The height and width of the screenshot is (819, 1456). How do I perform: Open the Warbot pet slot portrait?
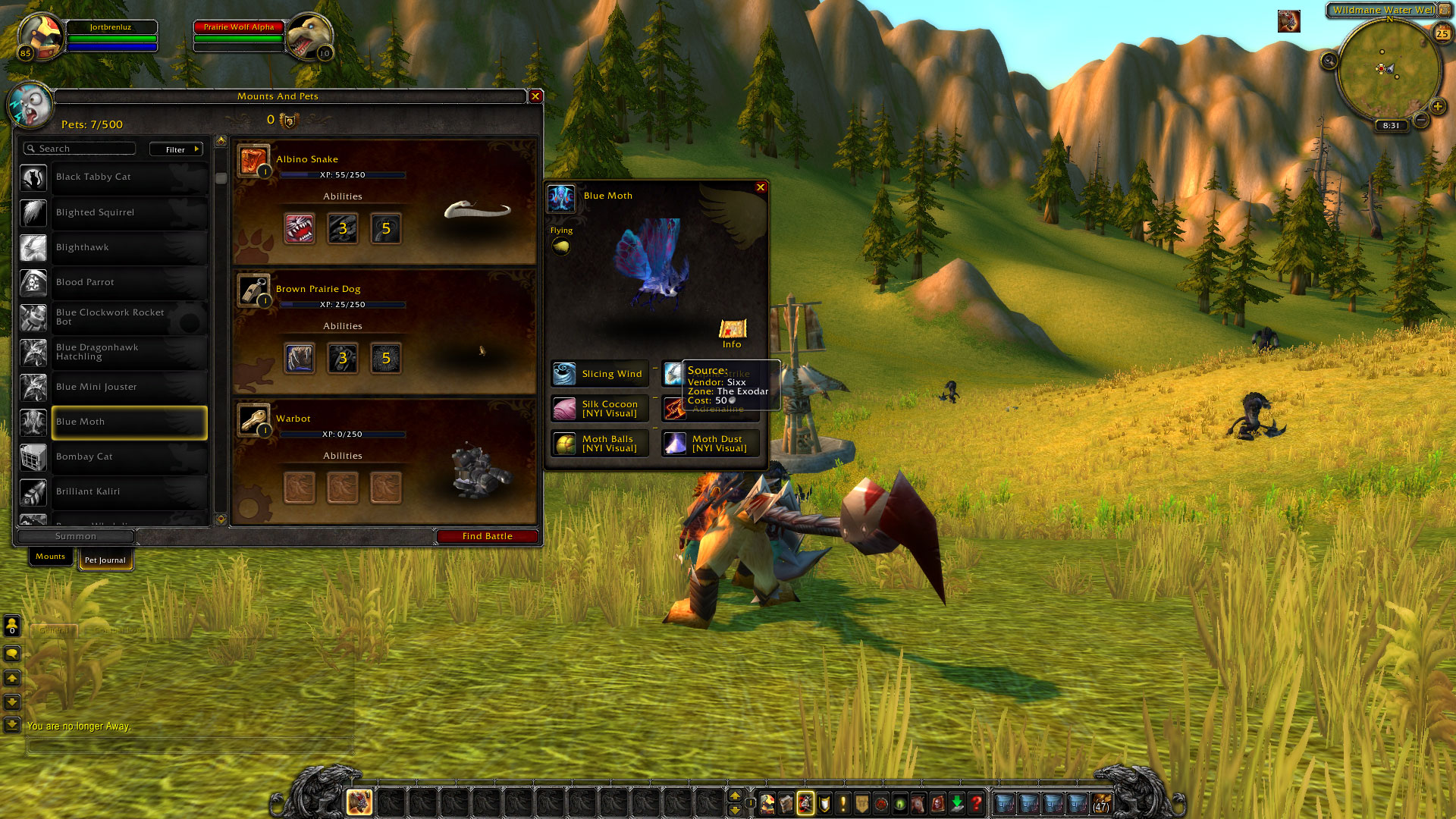pos(253,419)
